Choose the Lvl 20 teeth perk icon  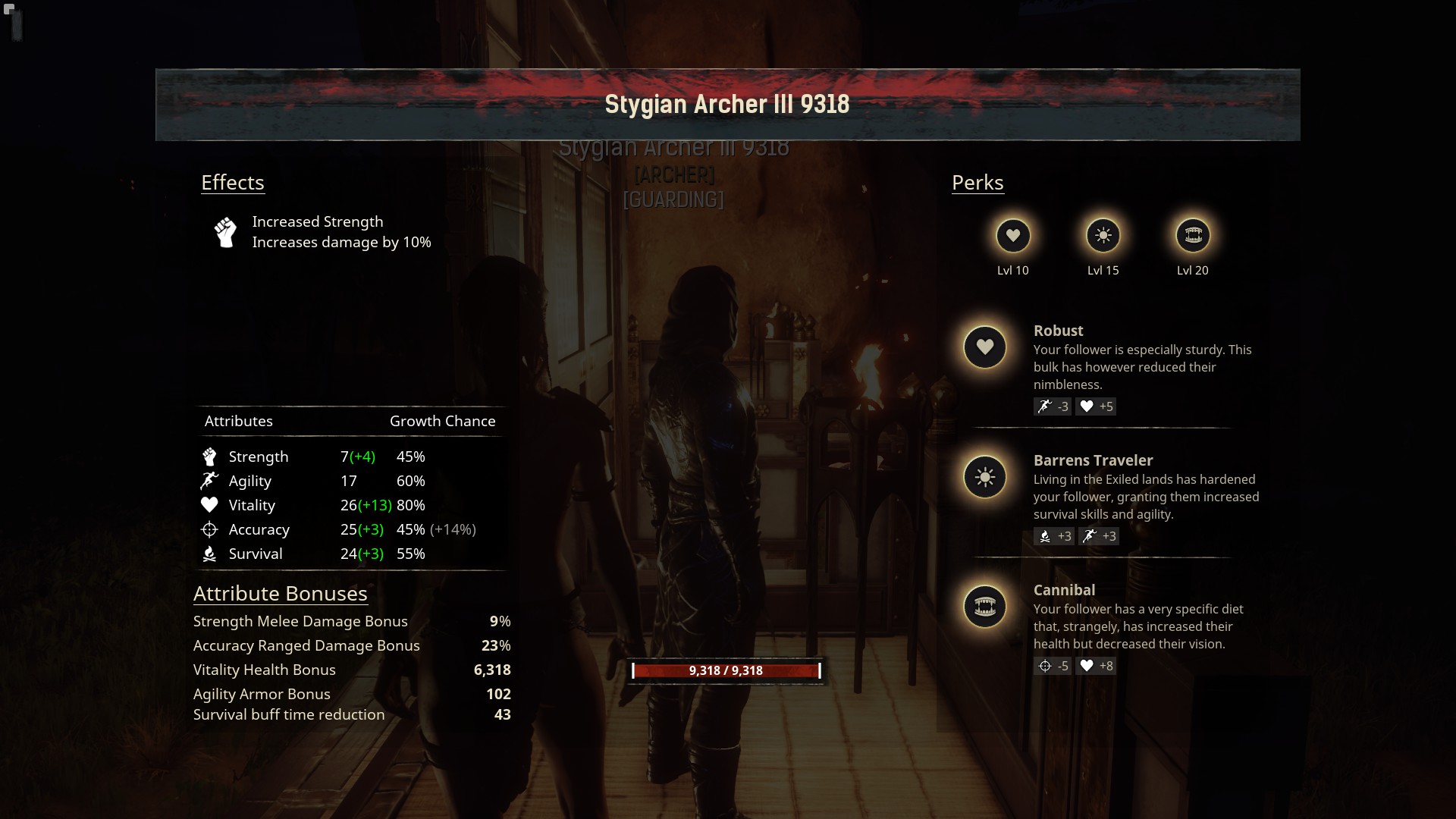(x=1193, y=236)
